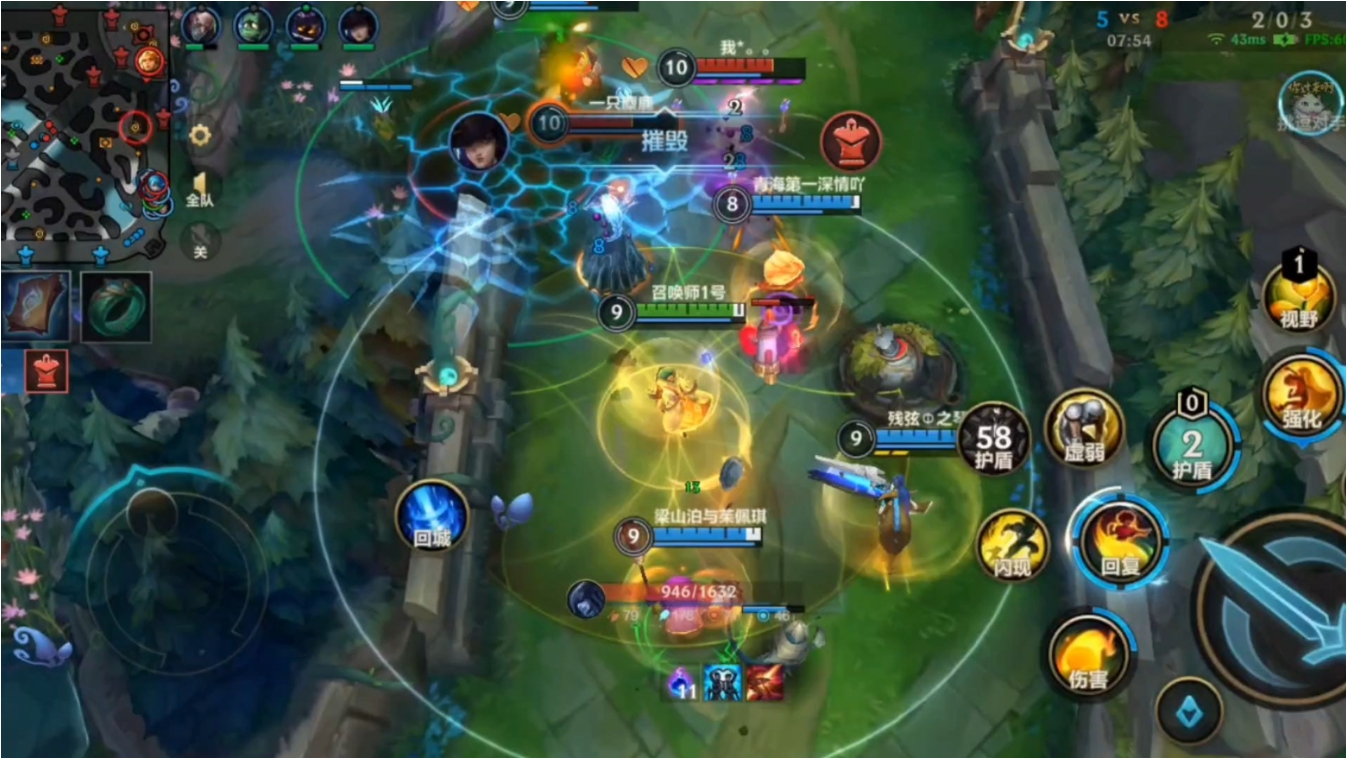
Task: Select the targeted enemy champion portrait
Action: coord(478,141)
